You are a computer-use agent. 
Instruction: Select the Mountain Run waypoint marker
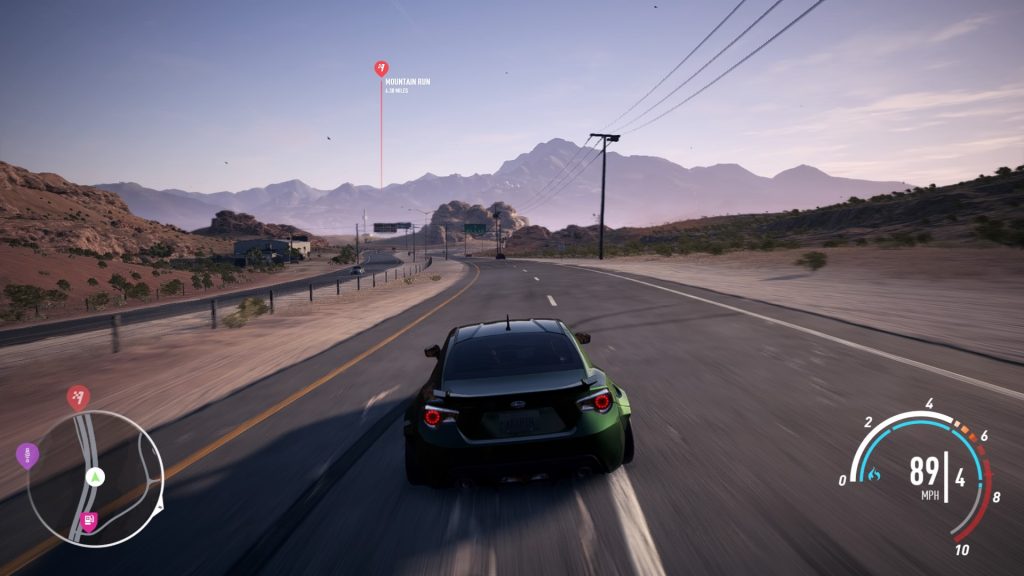coord(381,68)
